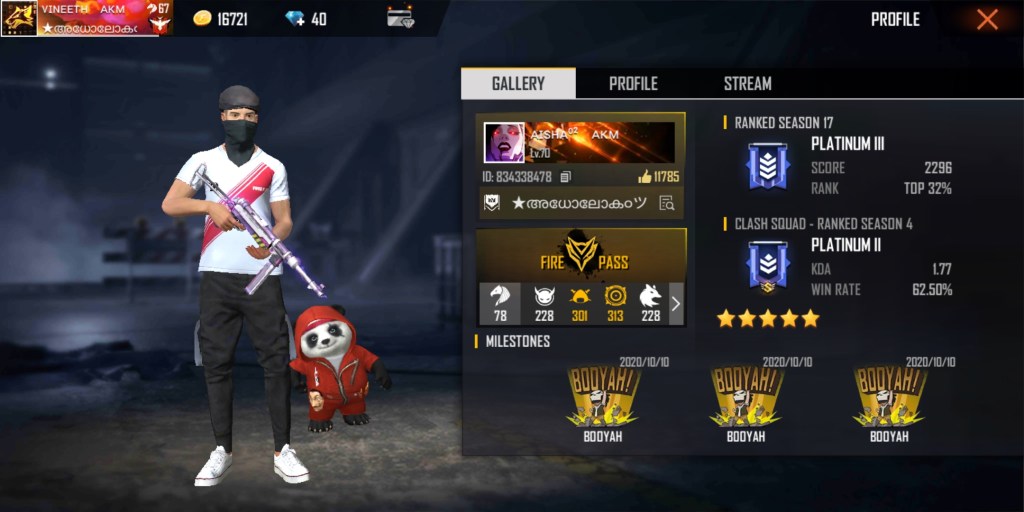
Task: Open the Profile tab
Action: tap(633, 84)
